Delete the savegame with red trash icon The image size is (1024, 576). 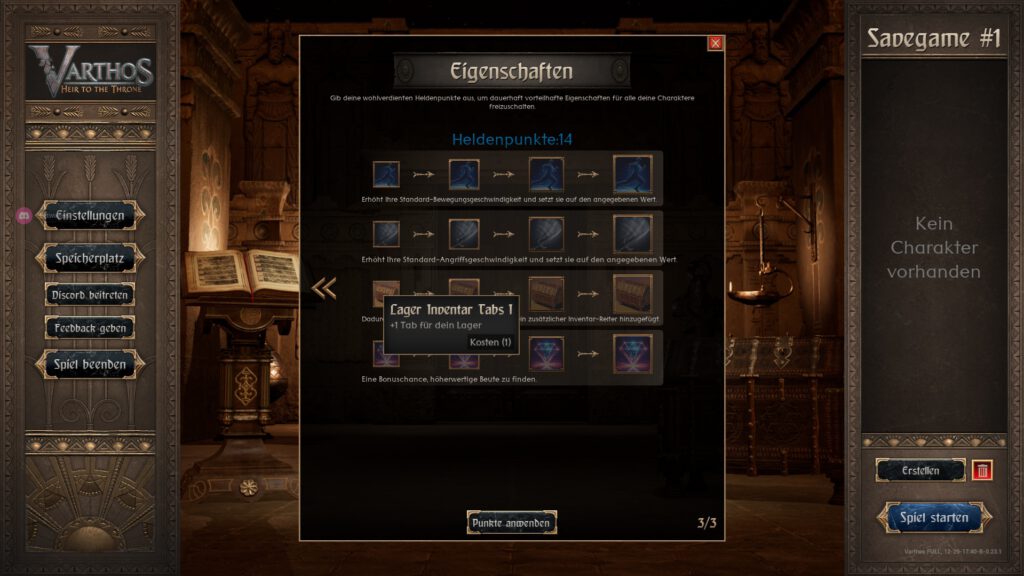point(982,470)
